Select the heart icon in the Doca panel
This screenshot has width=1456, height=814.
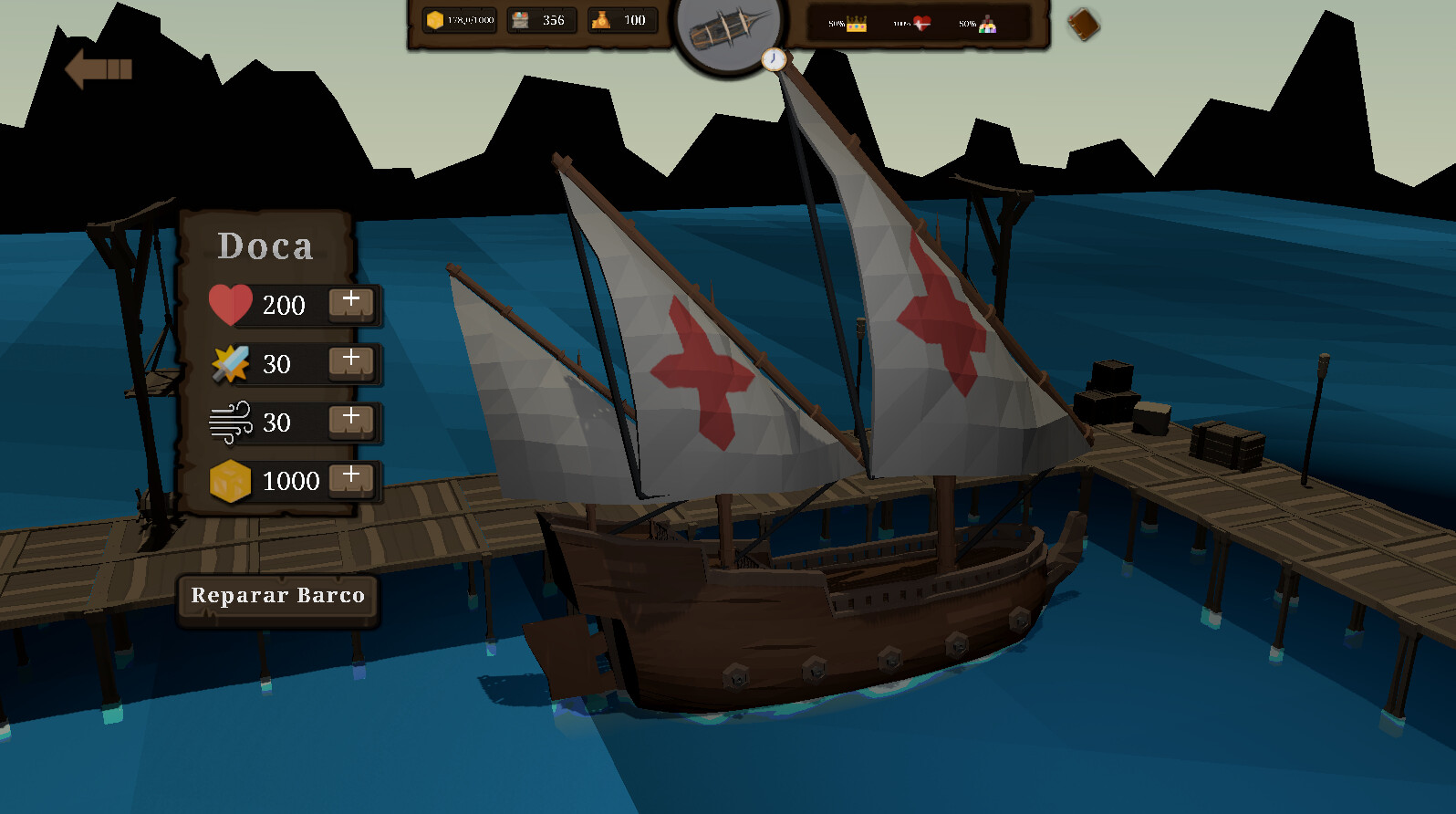pos(232,304)
